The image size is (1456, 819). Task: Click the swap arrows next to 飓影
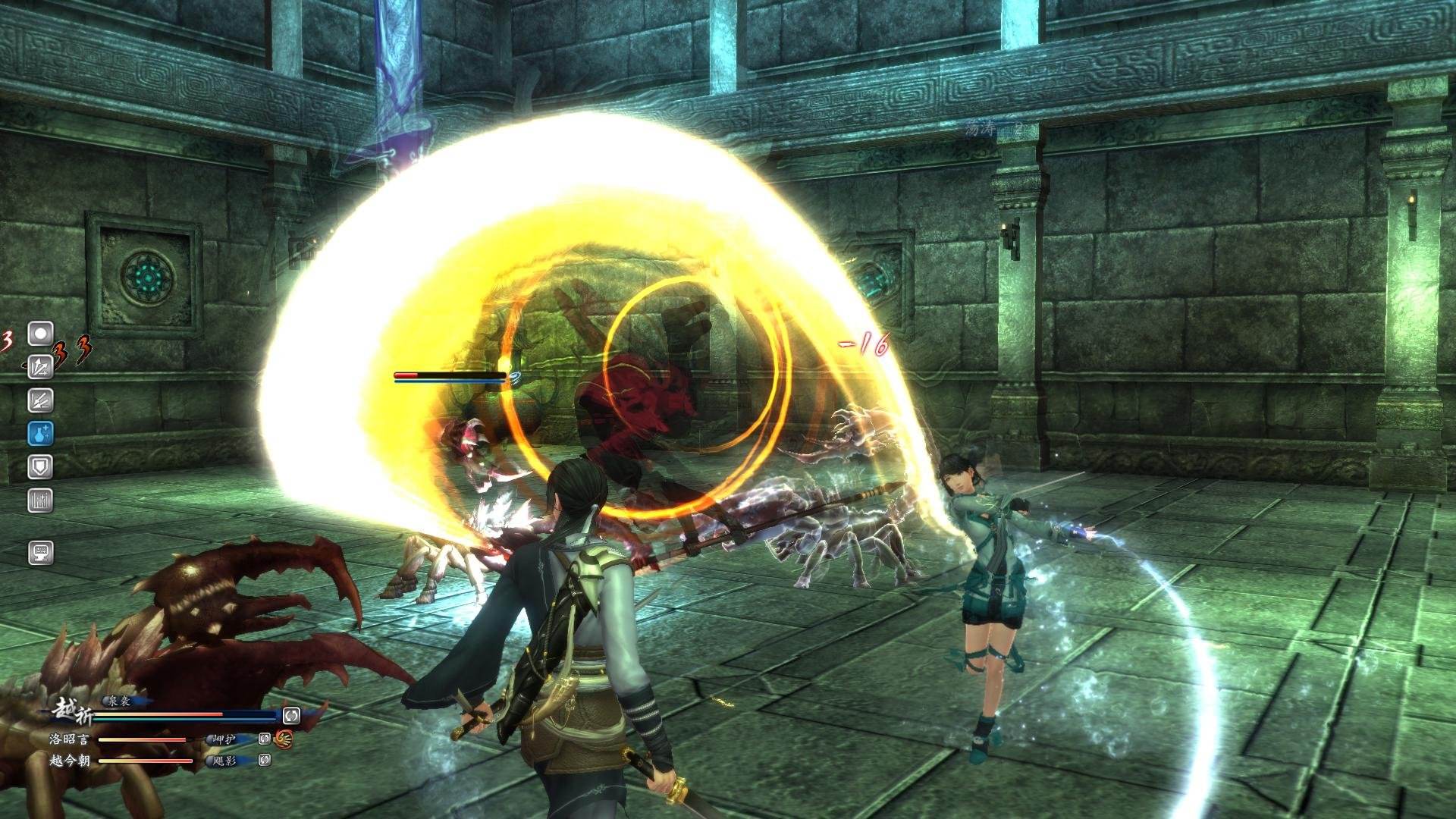pos(265,760)
